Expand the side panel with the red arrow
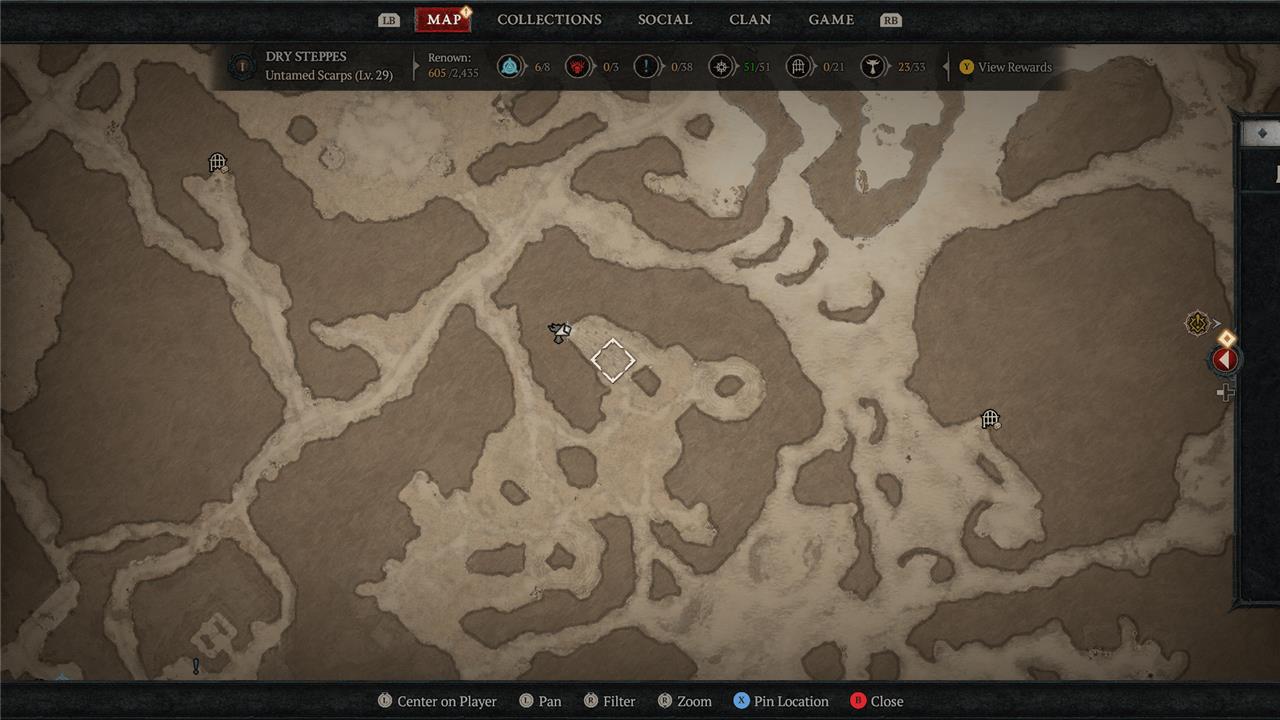 click(x=1225, y=360)
